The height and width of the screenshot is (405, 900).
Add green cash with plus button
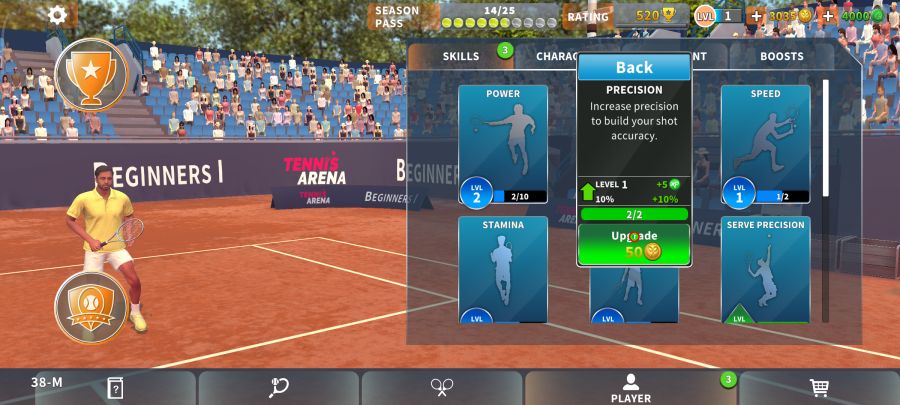(828, 16)
